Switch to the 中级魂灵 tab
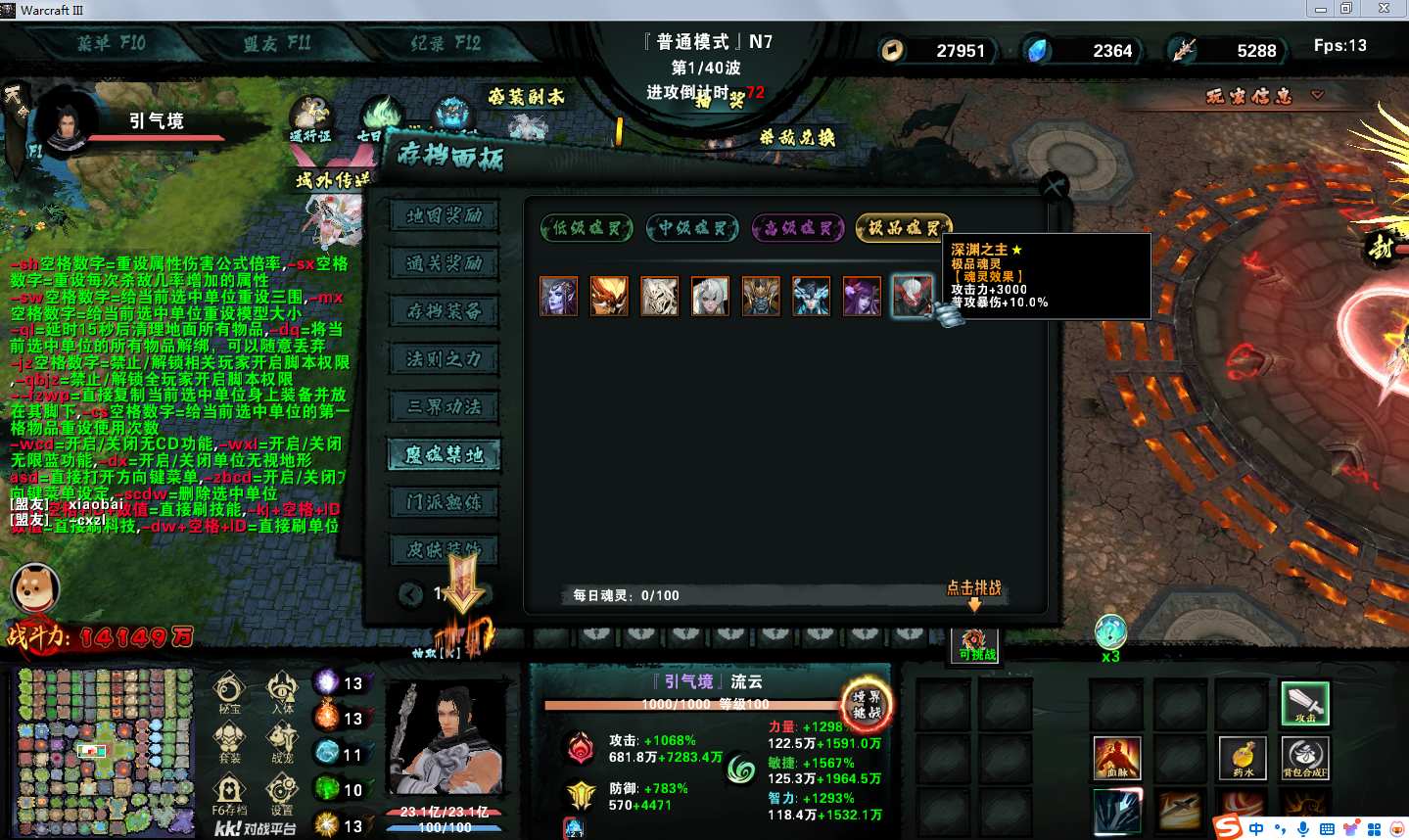 tap(692, 228)
